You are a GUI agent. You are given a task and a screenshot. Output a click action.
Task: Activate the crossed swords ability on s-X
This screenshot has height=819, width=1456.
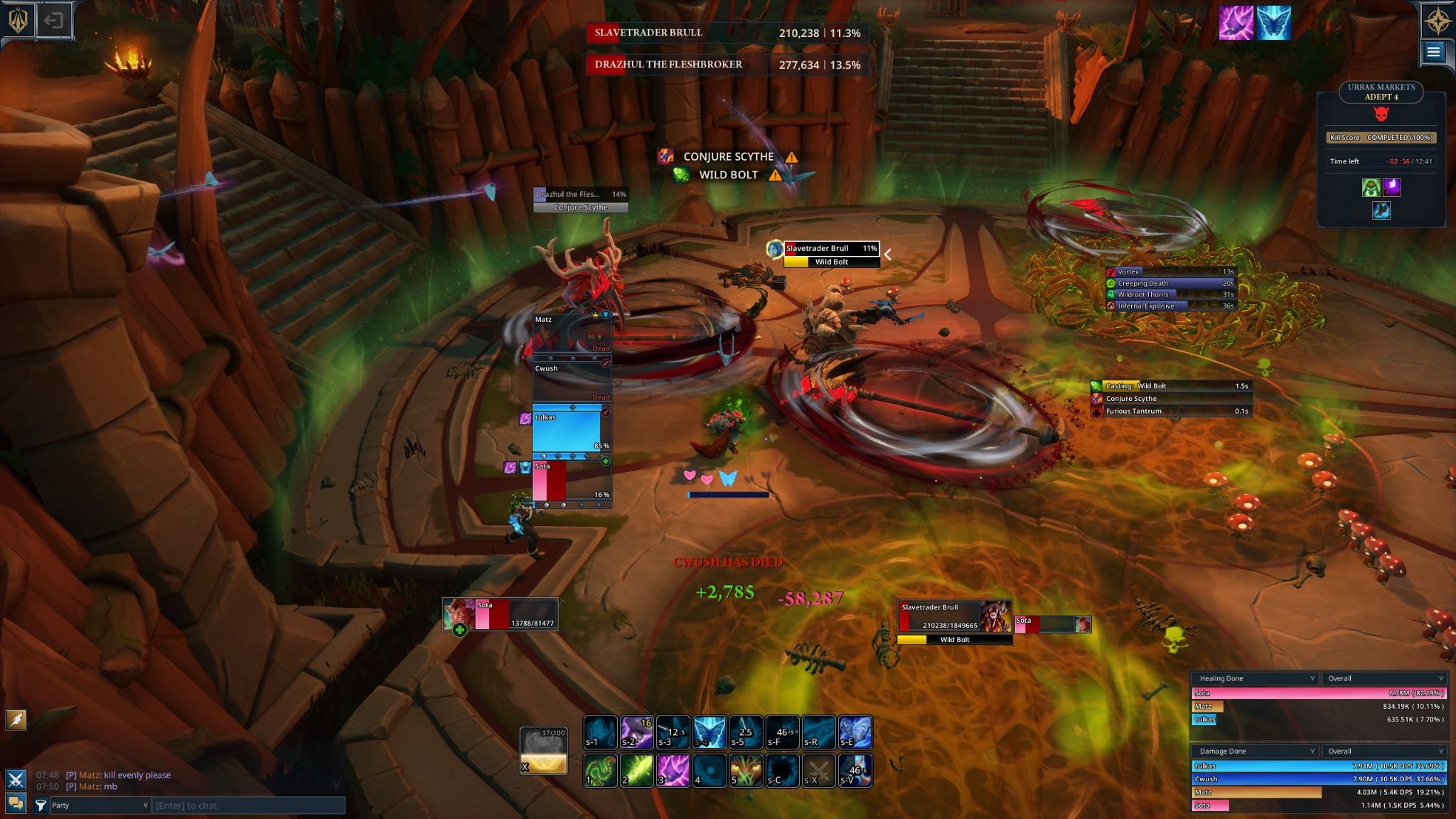tap(818, 771)
